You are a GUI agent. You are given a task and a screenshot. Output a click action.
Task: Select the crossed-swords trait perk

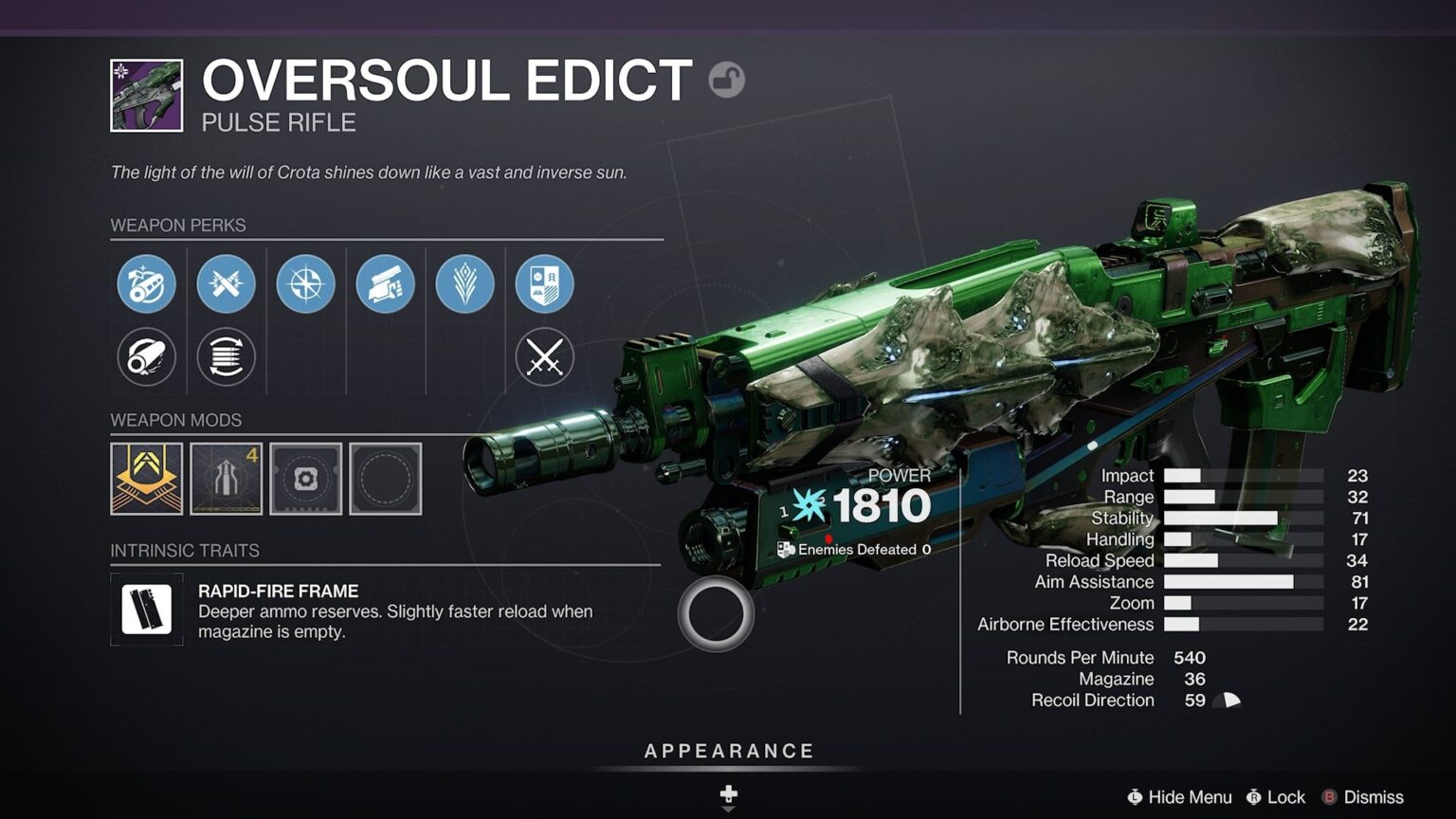543,357
